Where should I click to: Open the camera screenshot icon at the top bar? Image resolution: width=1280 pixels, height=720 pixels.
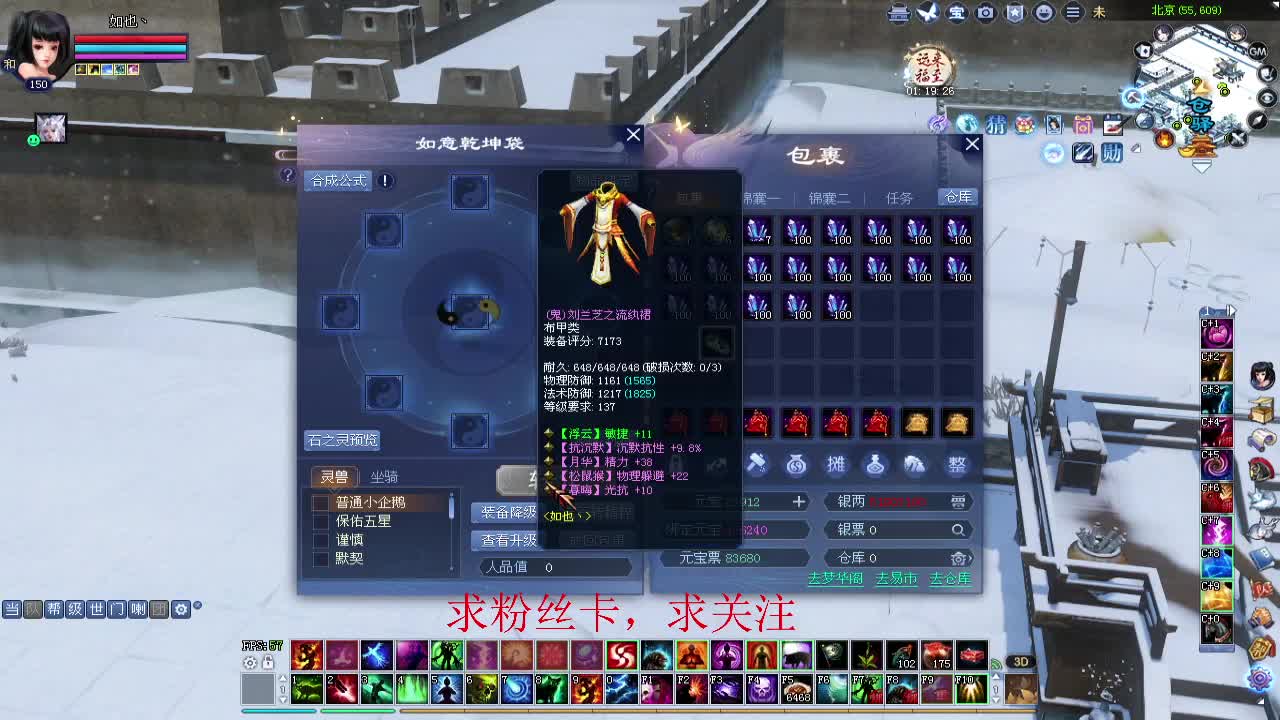point(987,13)
